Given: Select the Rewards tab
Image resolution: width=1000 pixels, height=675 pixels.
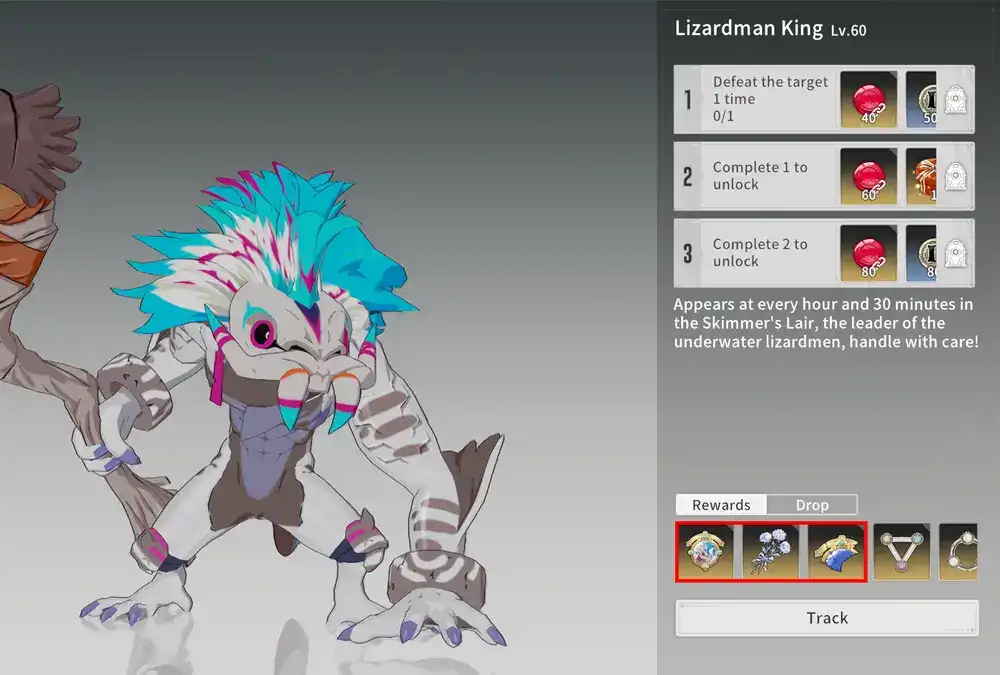Looking at the screenshot, I should (x=721, y=505).
